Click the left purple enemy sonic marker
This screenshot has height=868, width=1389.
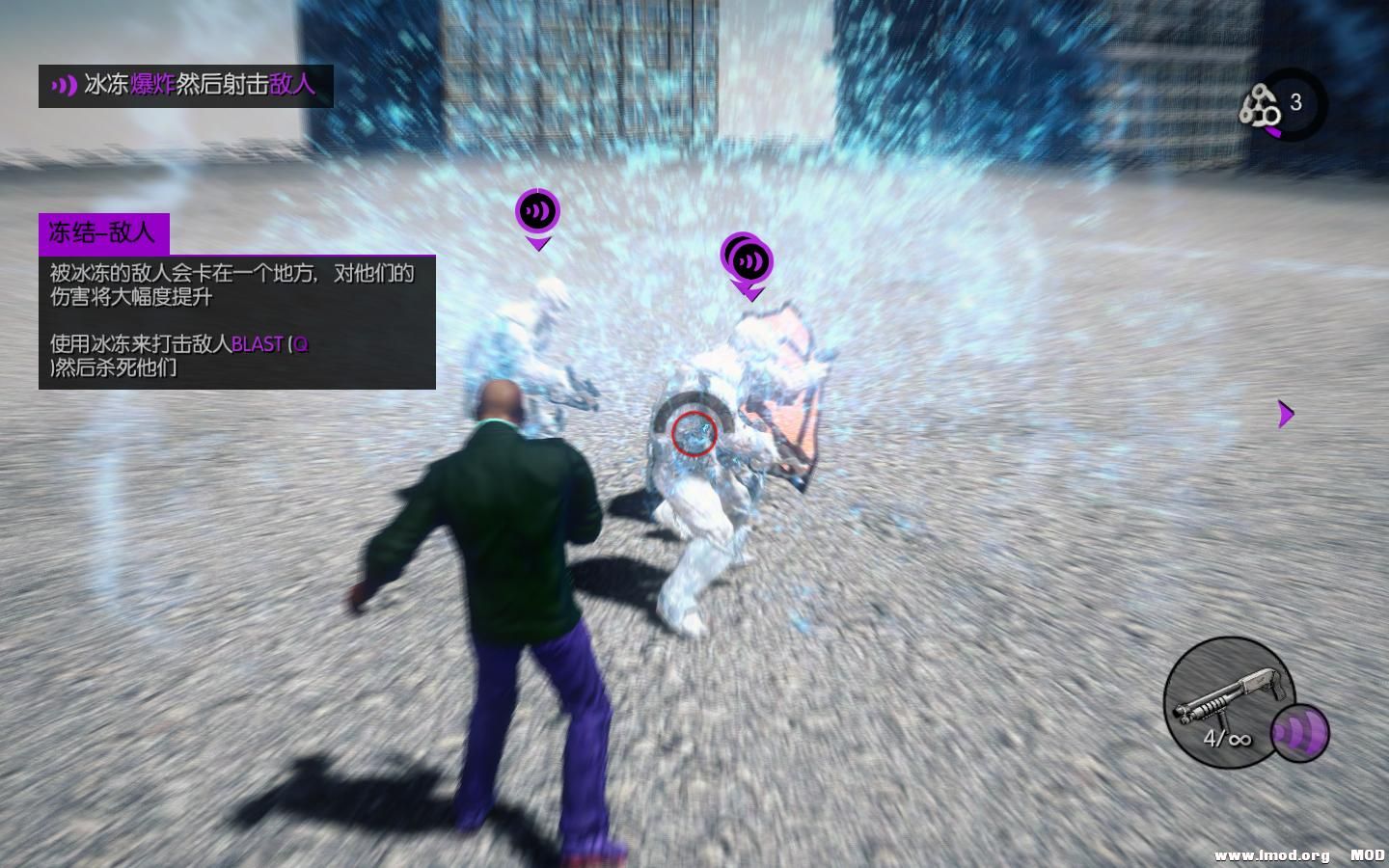coord(538,208)
